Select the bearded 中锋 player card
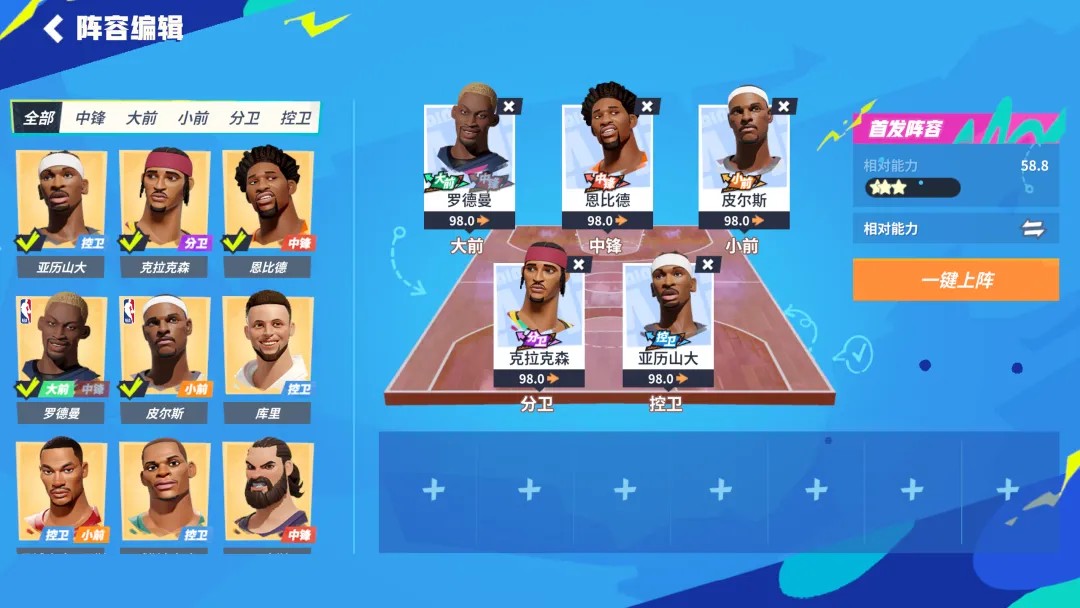 (x=267, y=490)
